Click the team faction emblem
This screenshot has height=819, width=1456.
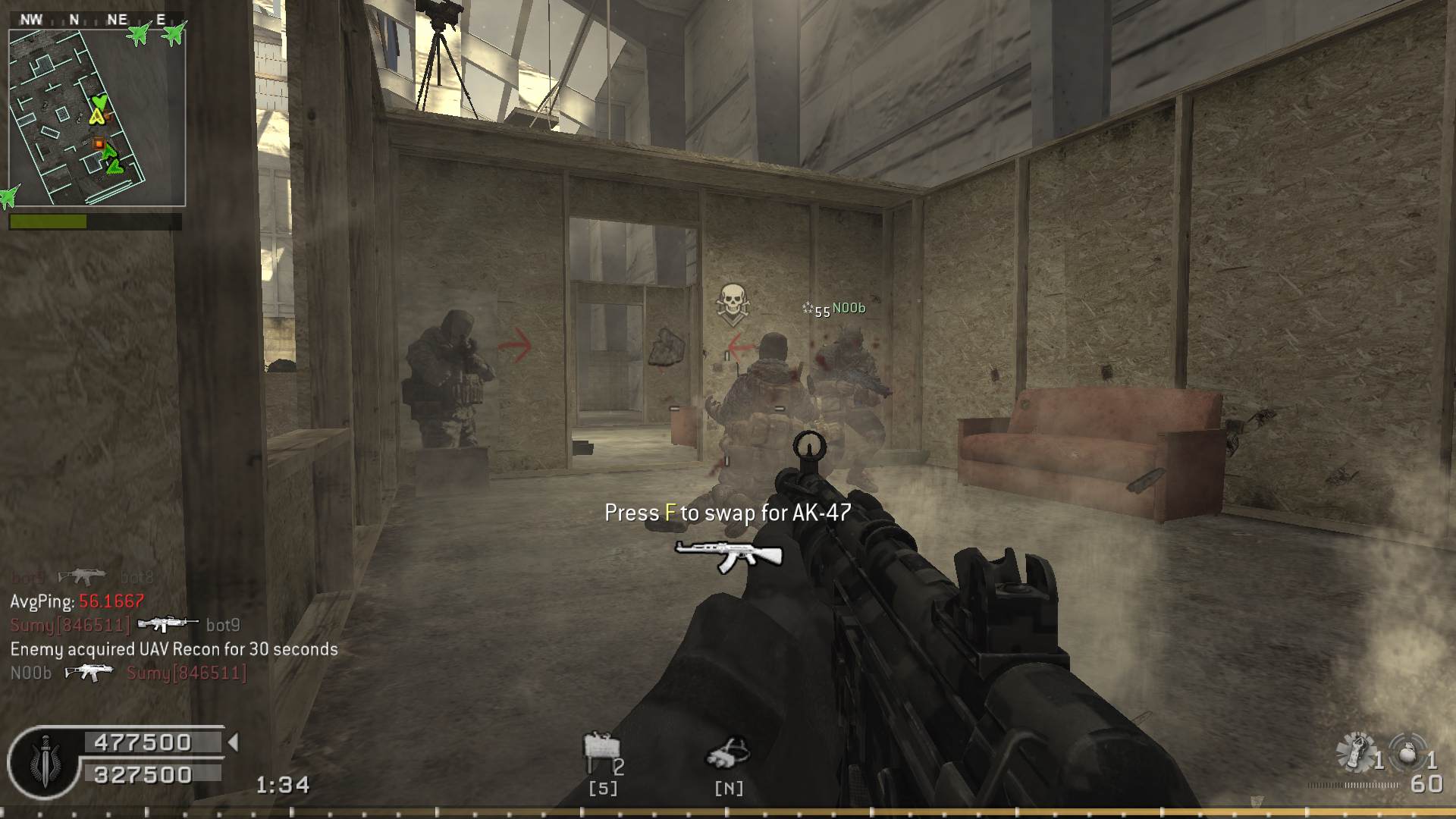tap(44, 761)
